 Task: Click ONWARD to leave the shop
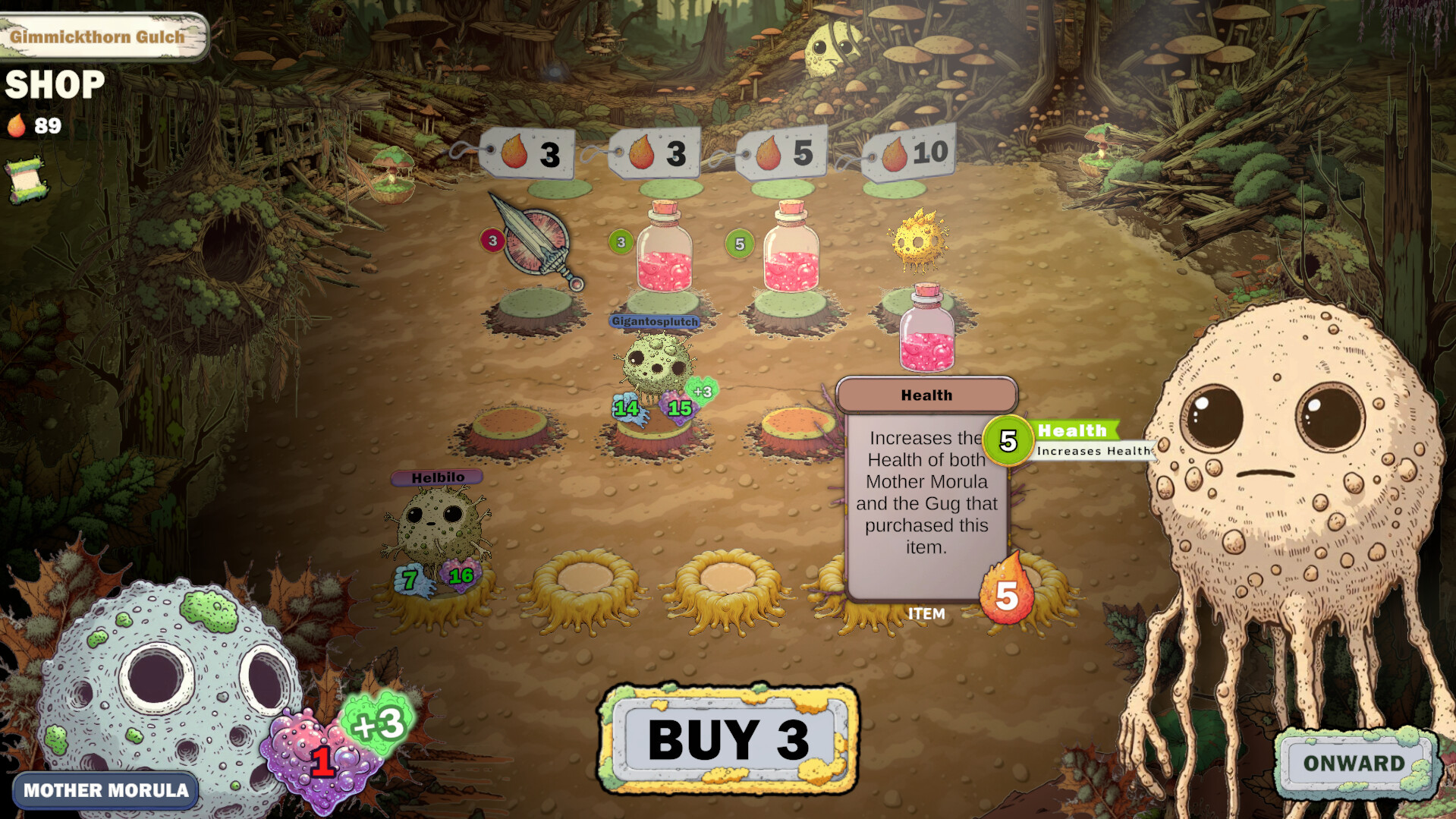[1354, 764]
